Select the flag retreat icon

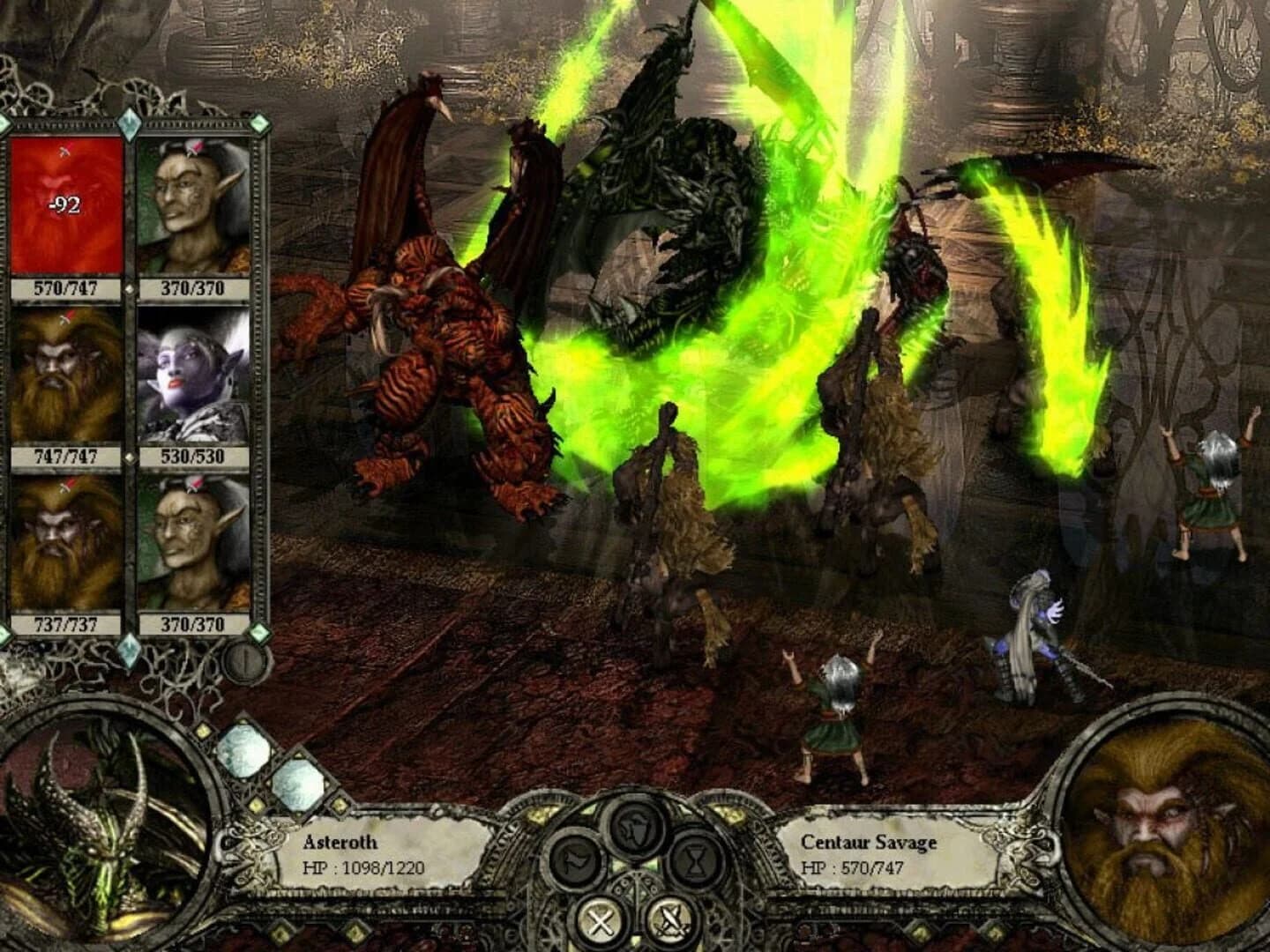click(x=575, y=860)
